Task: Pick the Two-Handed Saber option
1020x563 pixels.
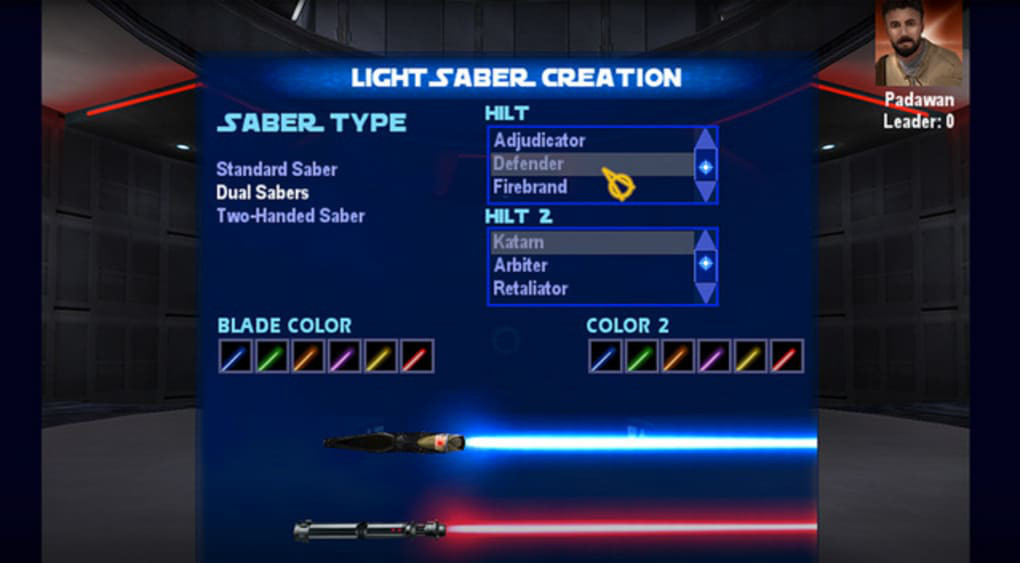Action: (290, 215)
